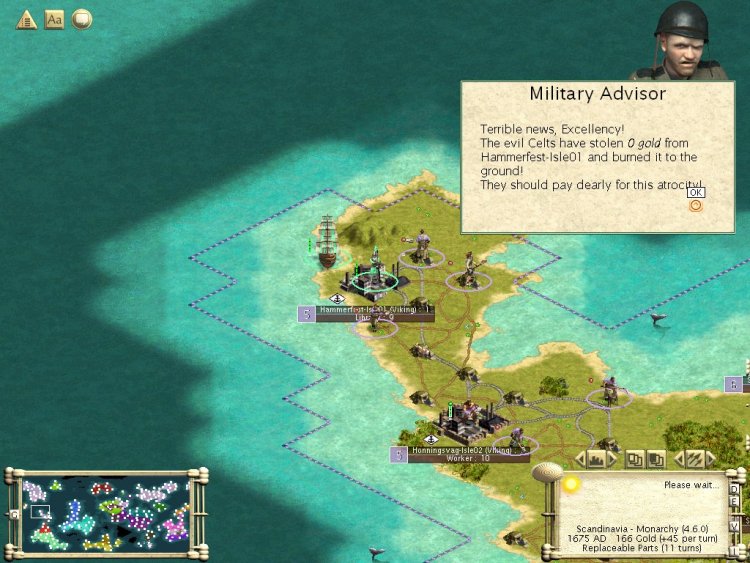Open the E button on info panel
Viewport: 750px width, 563px height.
click(x=734, y=503)
